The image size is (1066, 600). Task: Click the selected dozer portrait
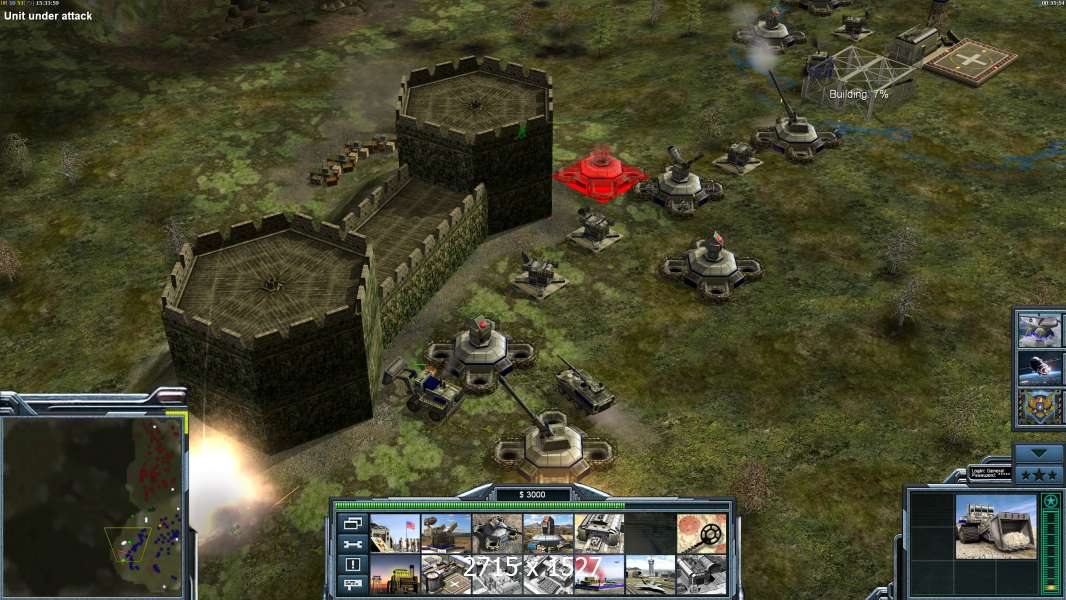pos(996,526)
